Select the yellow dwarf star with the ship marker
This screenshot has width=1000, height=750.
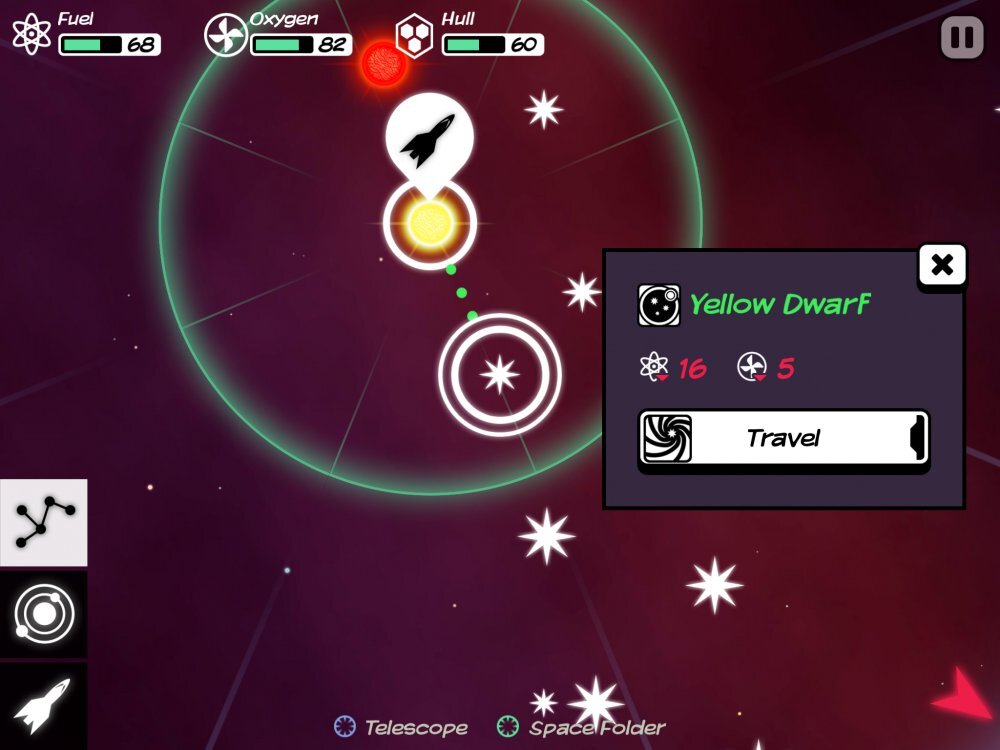coord(430,223)
